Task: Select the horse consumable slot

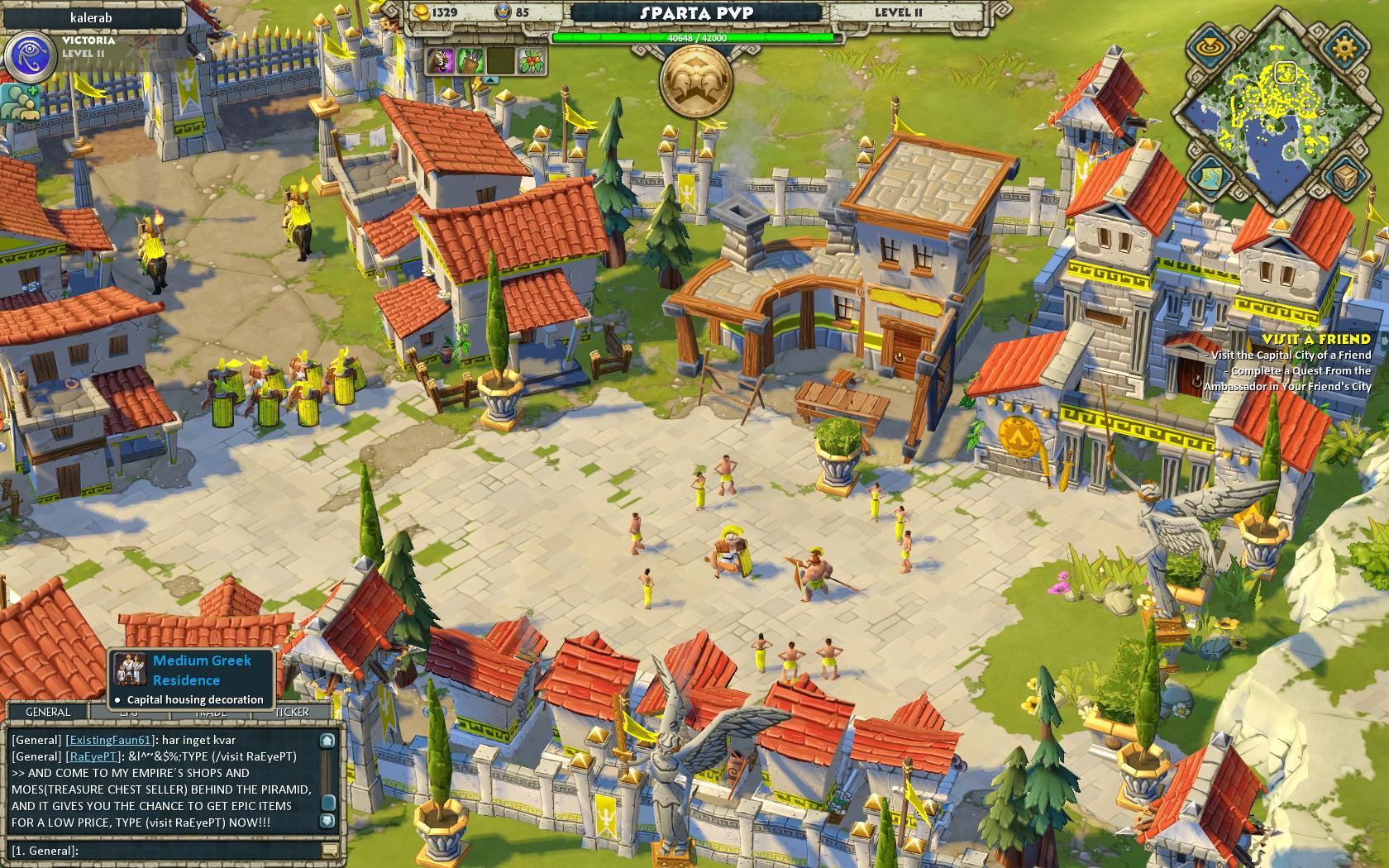Action: coord(441,60)
